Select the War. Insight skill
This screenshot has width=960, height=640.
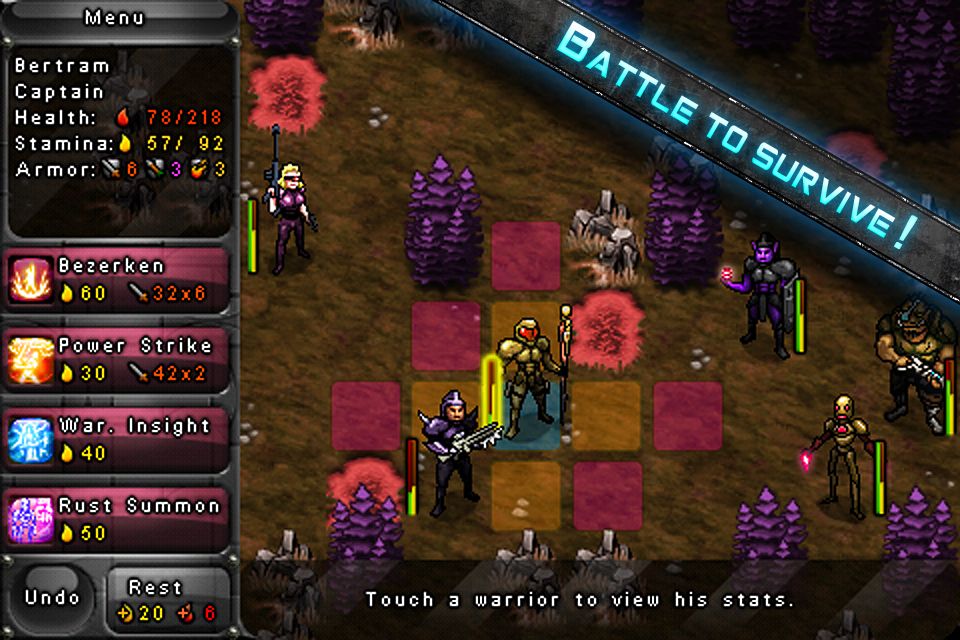tap(120, 439)
